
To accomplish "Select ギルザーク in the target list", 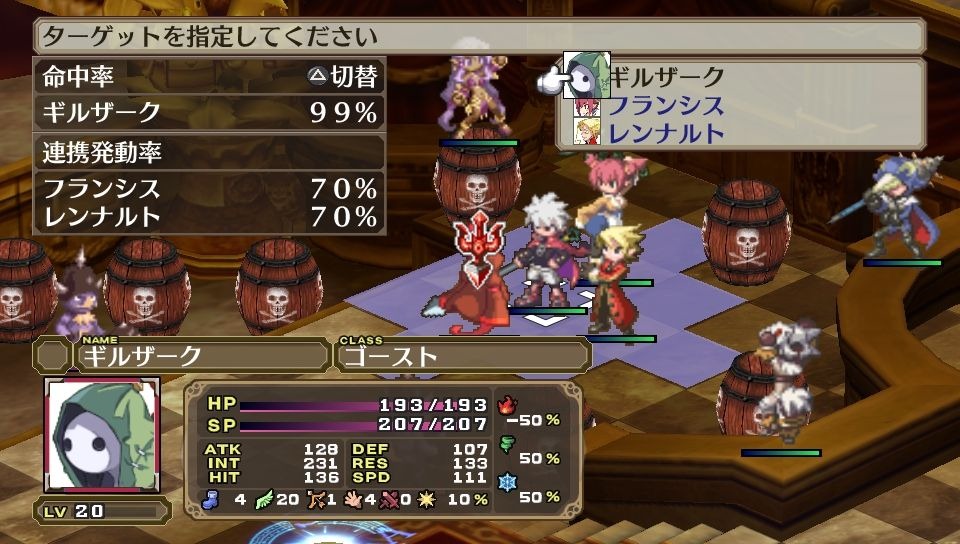I will coord(668,77).
